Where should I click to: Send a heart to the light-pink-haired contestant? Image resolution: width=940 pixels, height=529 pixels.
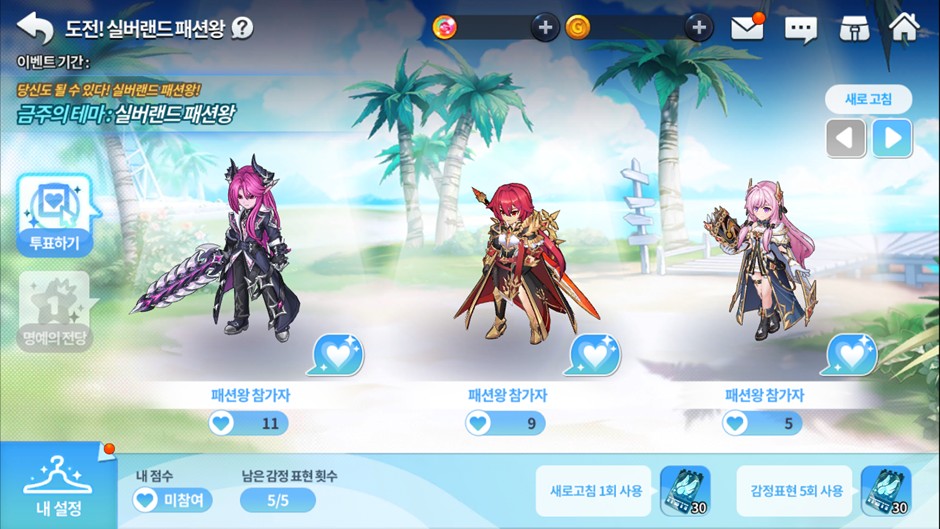point(851,354)
